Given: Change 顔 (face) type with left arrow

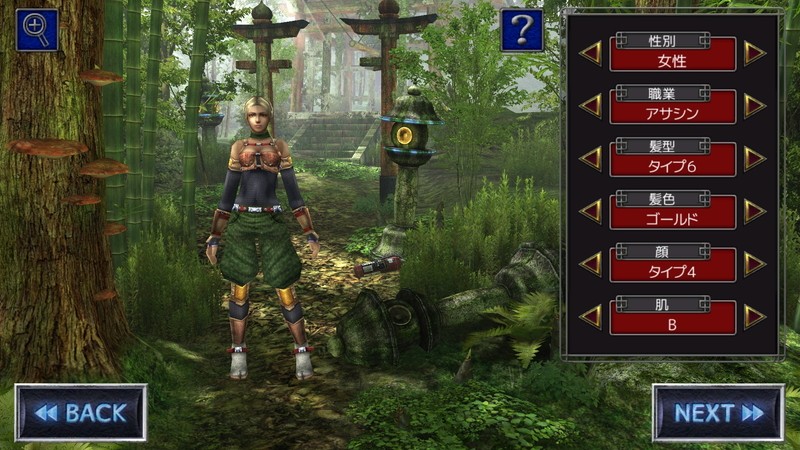Looking at the screenshot, I should click(x=591, y=264).
